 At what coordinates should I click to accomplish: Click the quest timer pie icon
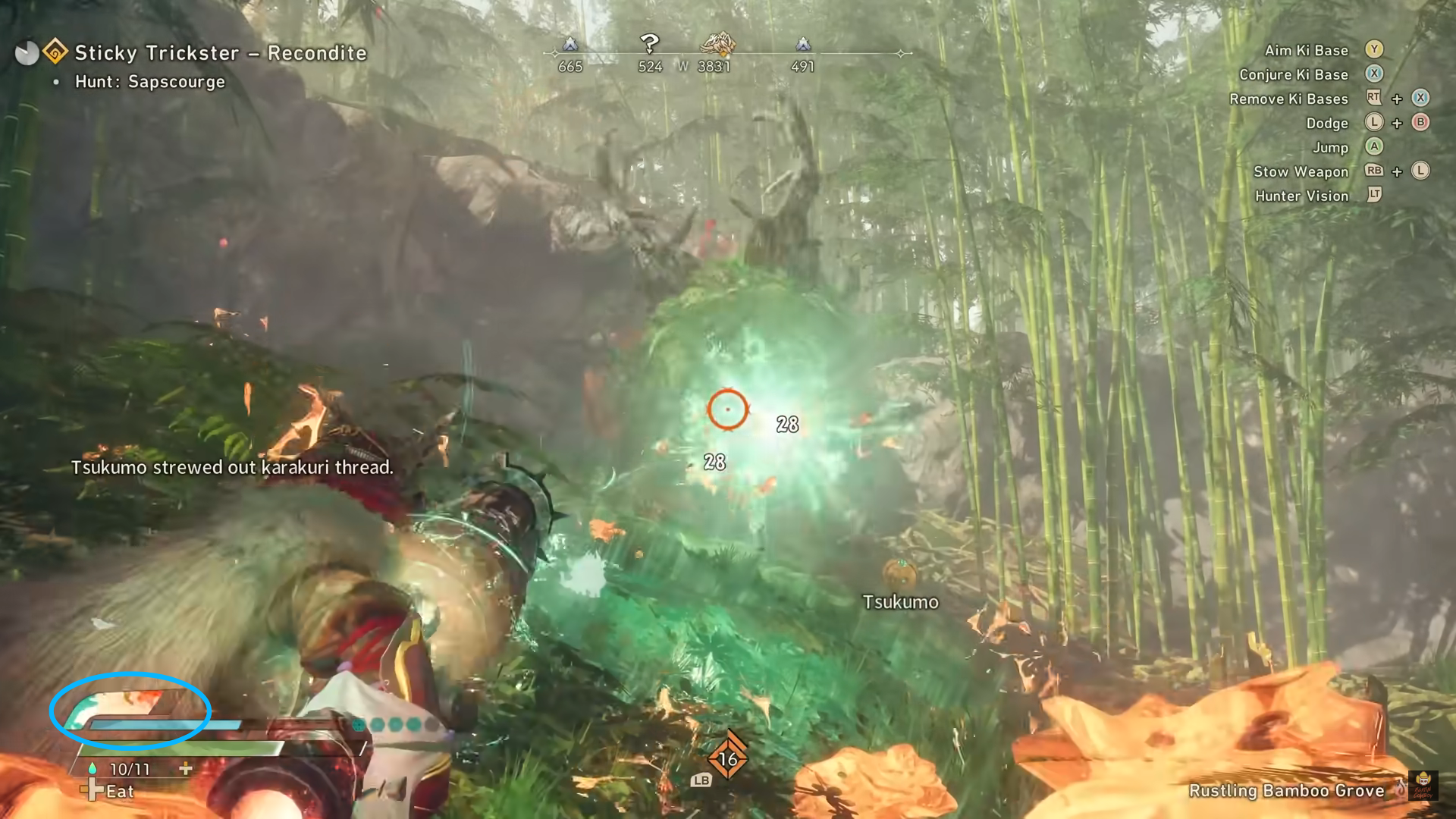click(27, 53)
